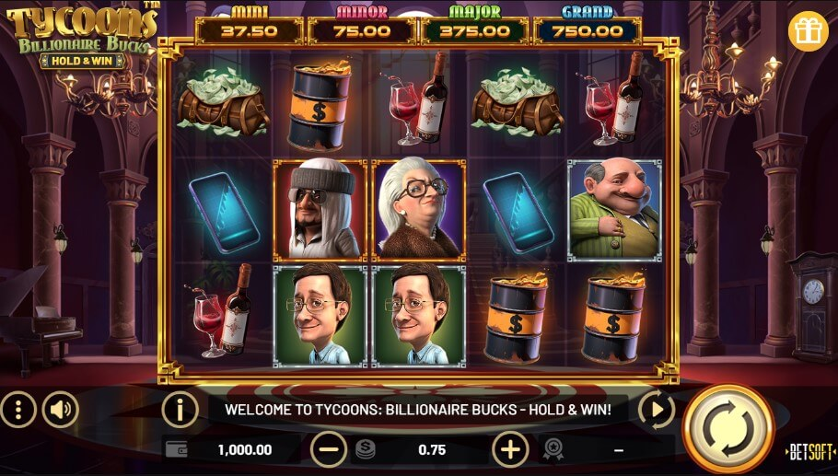Spin the reels with the golden button
The width and height of the screenshot is (838, 476).
click(x=728, y=429)
